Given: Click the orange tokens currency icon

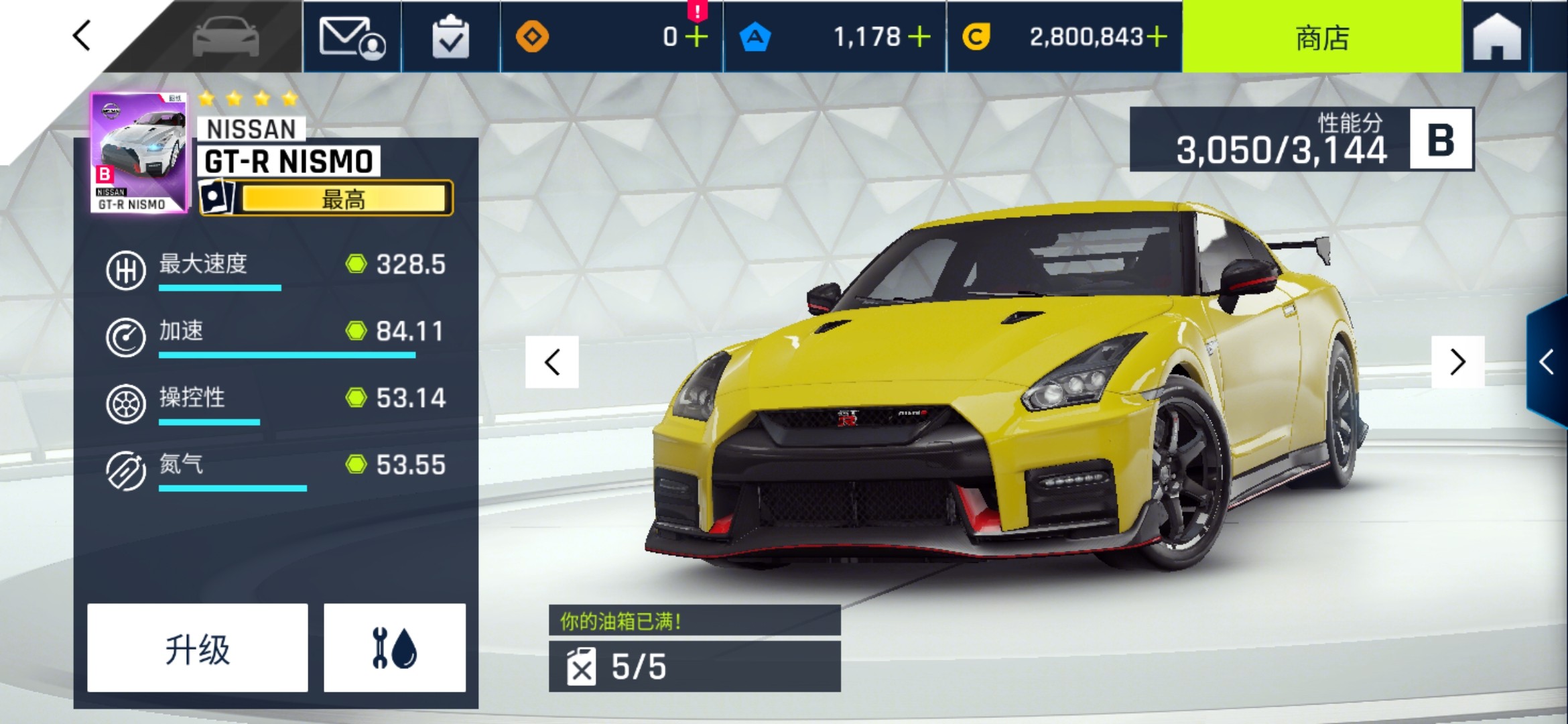Looking at the screenshot, I should pyautogui.click(x=533, y=37).
